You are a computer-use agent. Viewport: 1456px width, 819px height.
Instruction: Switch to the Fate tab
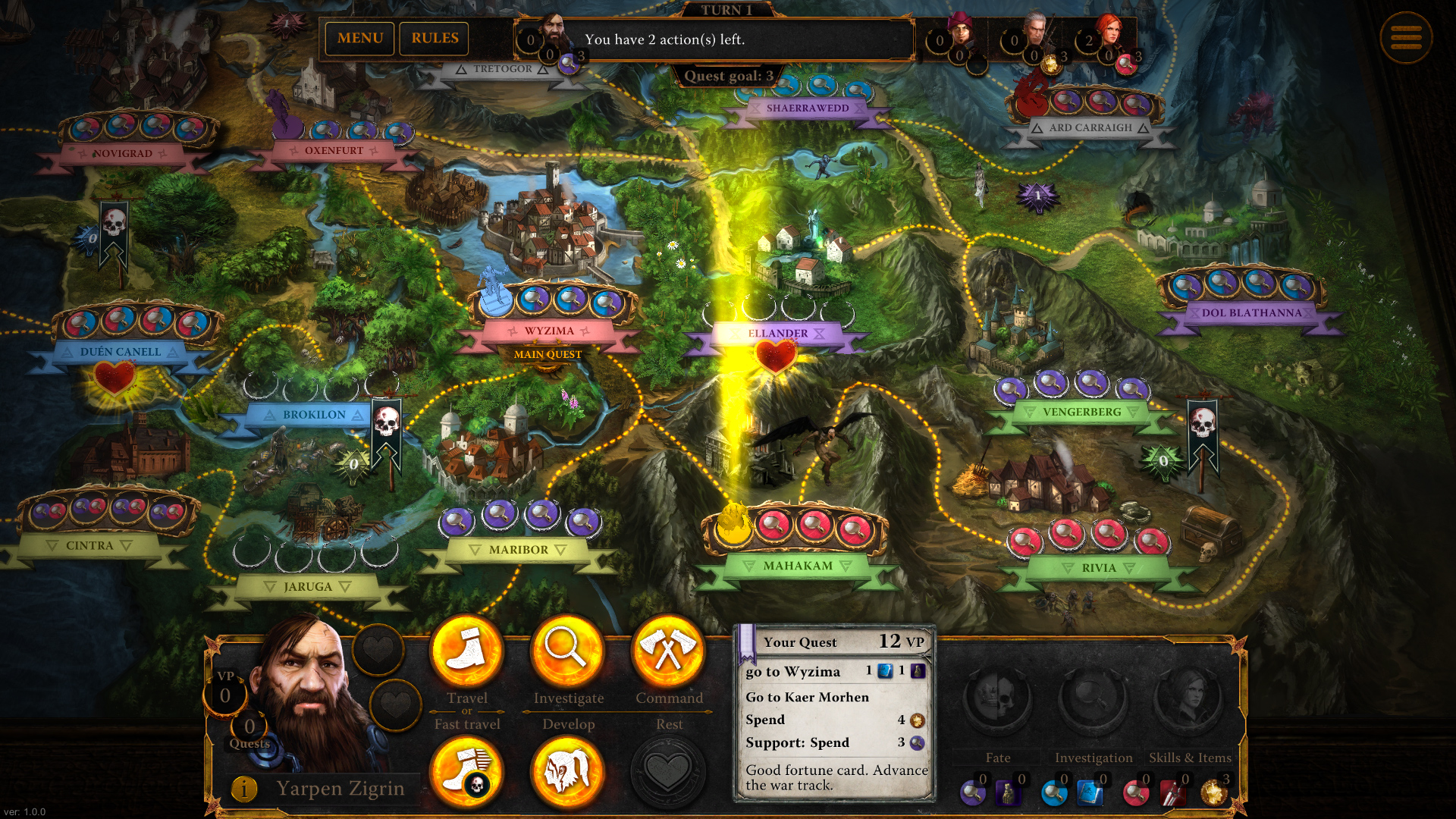[x=996, y=757]
